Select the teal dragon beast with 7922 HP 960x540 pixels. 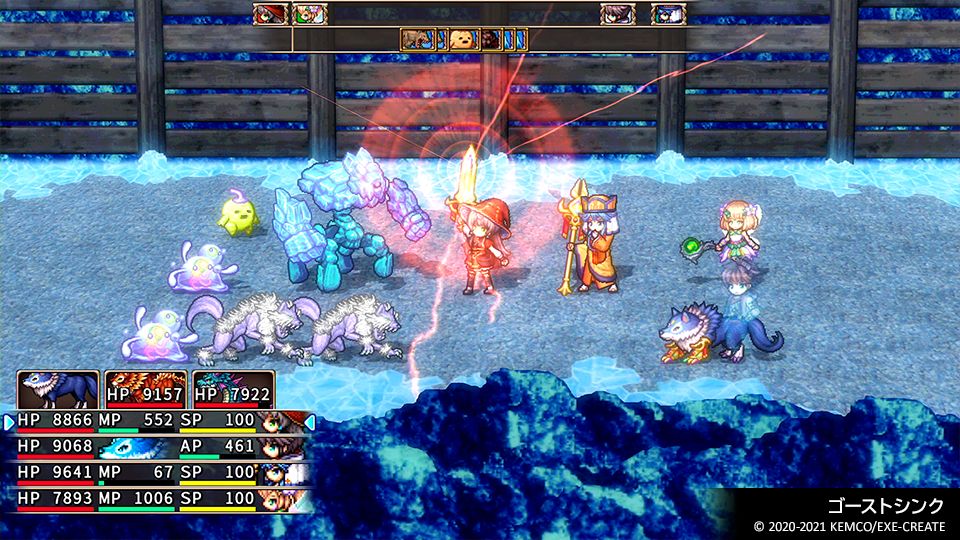tap(234, 390)
